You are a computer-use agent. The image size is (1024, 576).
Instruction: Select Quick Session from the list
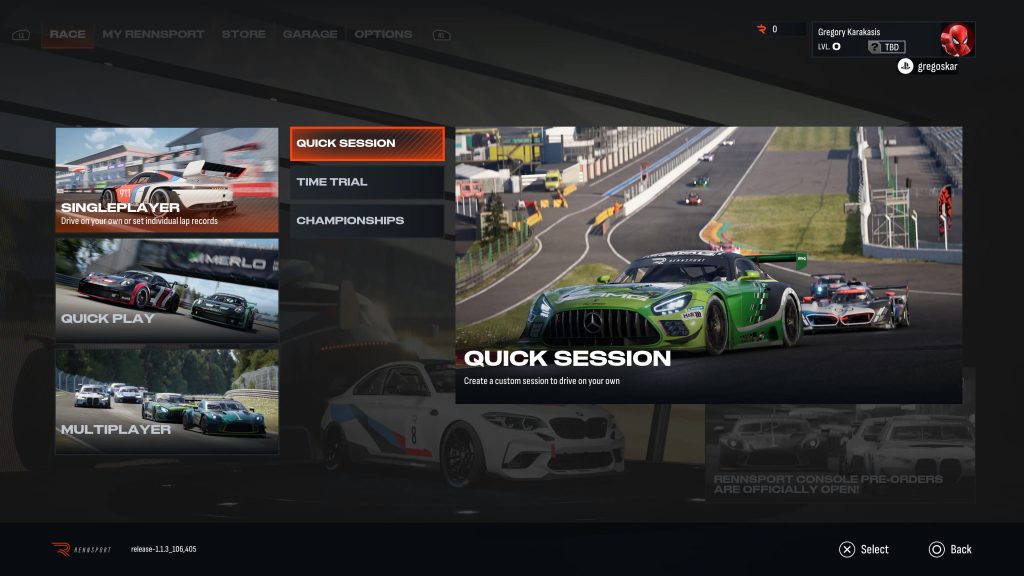click(x=367, y=143)
